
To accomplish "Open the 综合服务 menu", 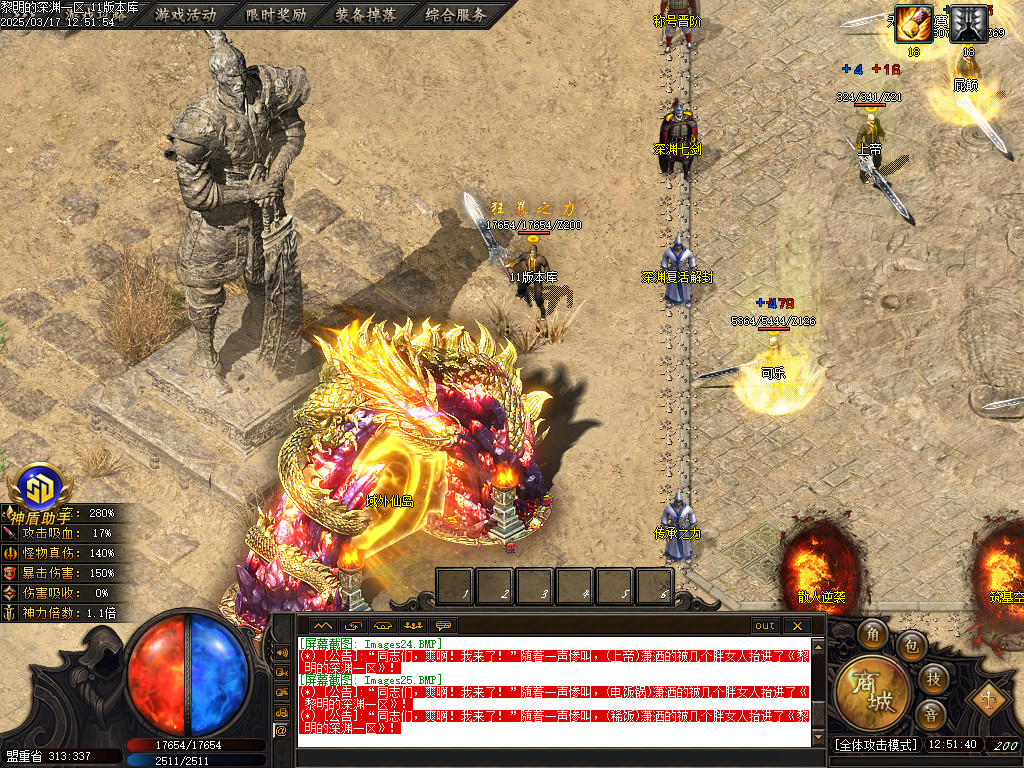I will [x=456, y=15].
